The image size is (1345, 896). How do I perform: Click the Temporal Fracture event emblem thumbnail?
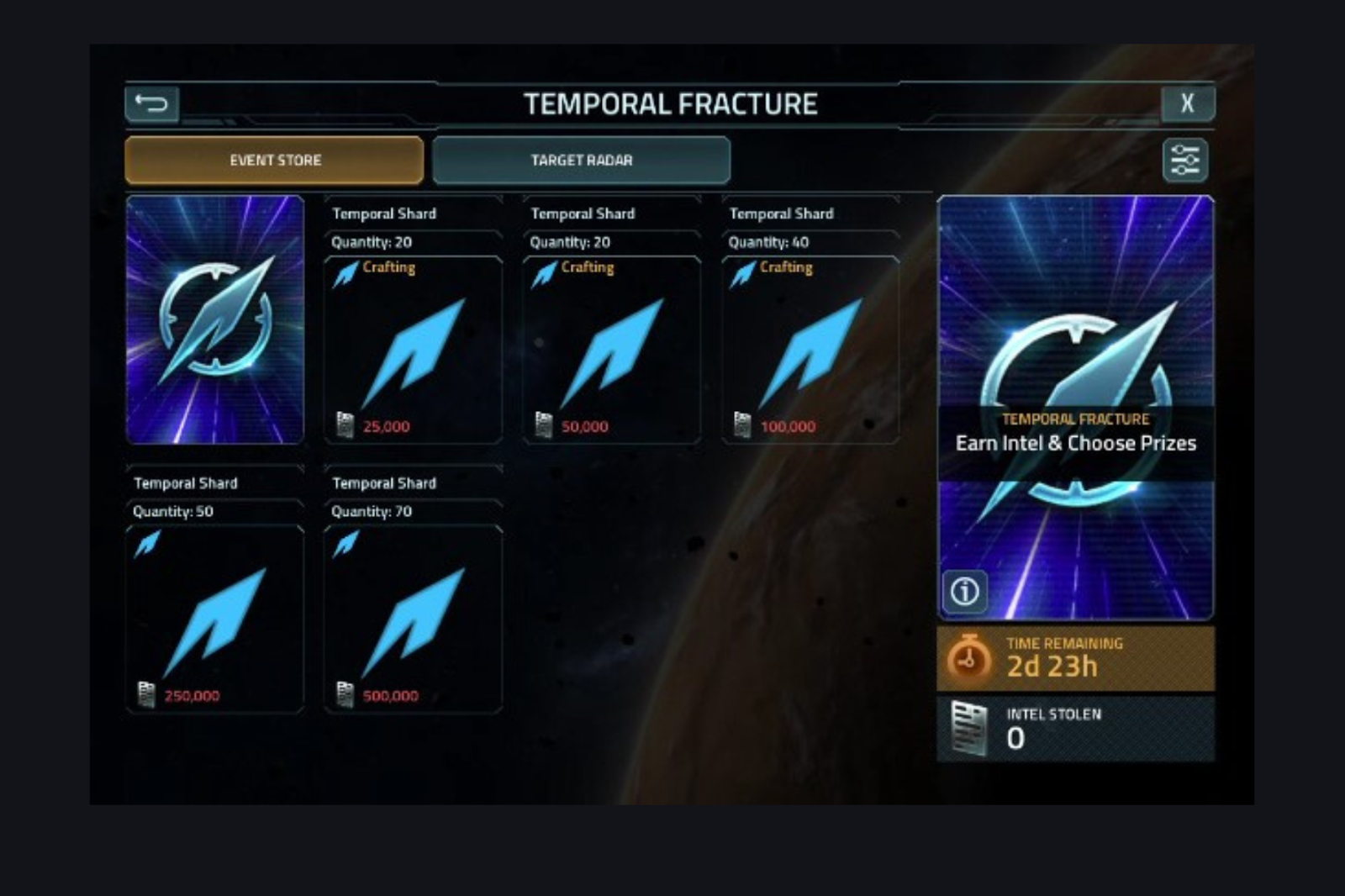[x=215, y=319]
